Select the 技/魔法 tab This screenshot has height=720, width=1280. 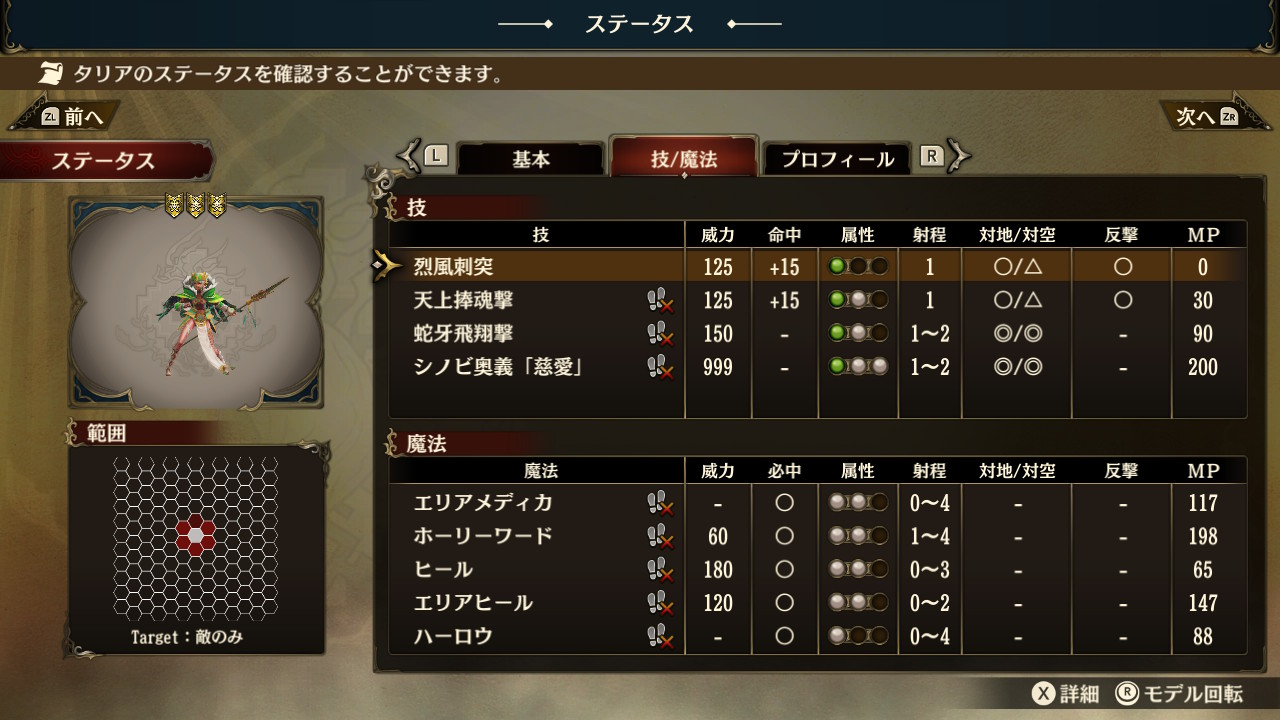point(684,159)
